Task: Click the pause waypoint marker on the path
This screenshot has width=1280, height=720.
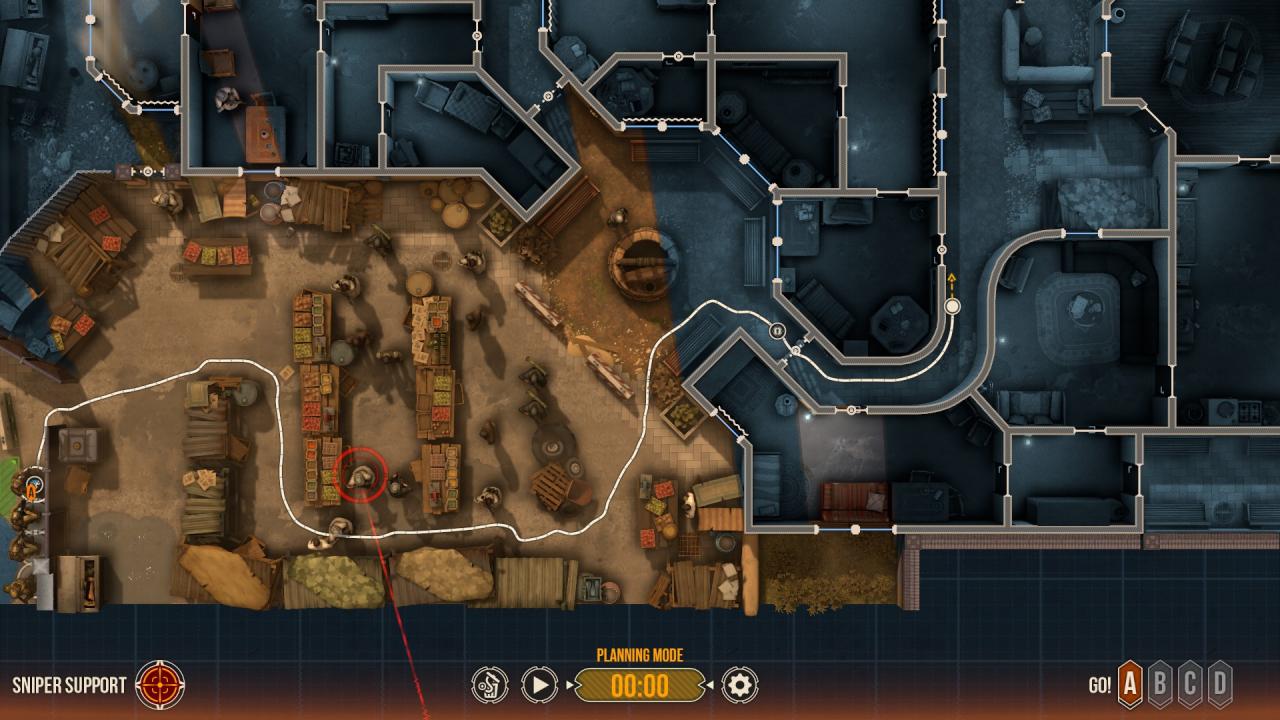Action: (x=778, y=331)
